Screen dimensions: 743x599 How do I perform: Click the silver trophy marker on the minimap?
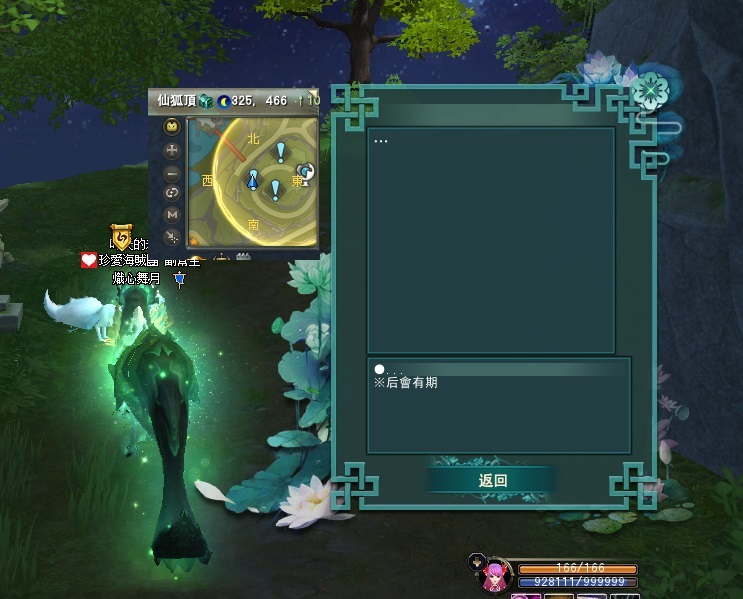click(x=306, y=172)
